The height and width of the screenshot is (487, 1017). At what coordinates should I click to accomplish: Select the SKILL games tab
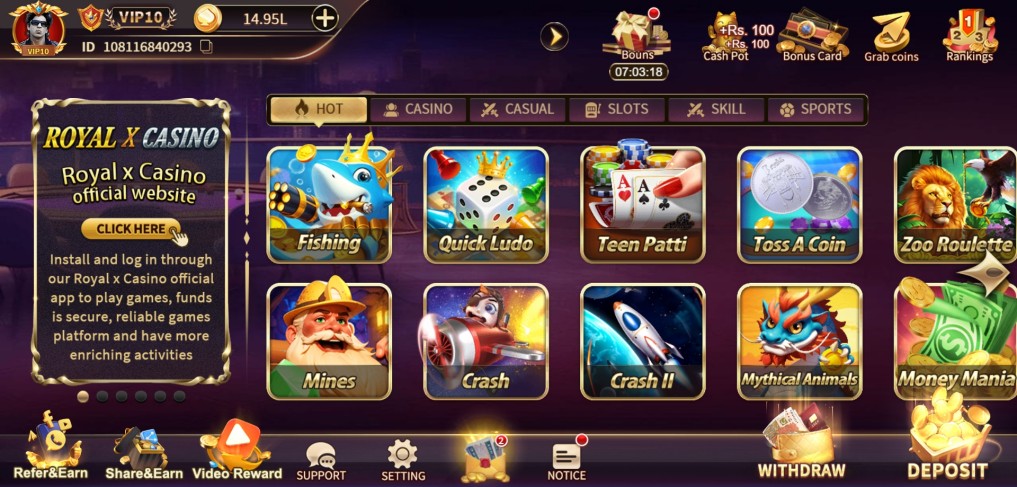point(716,109)
